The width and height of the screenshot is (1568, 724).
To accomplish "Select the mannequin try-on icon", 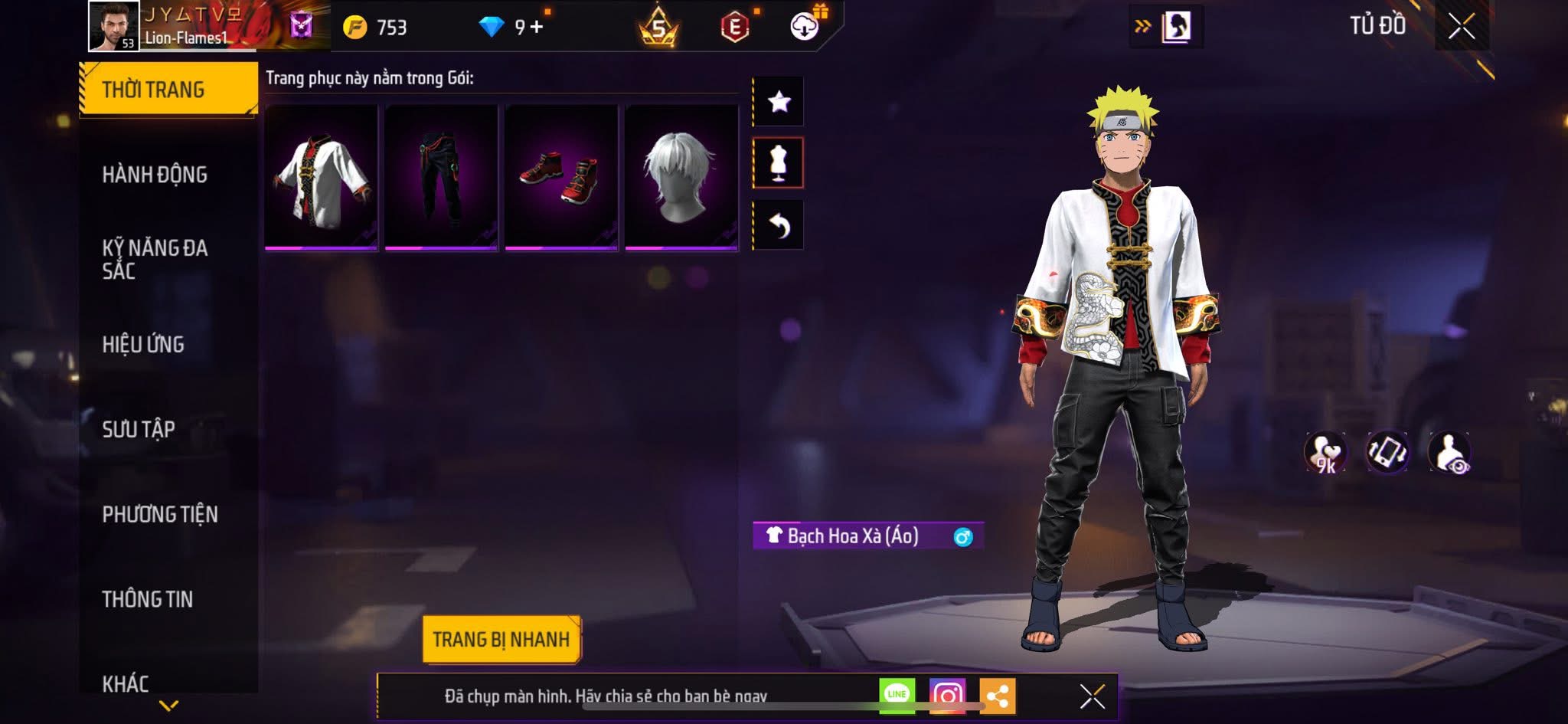I will [779, 163].
